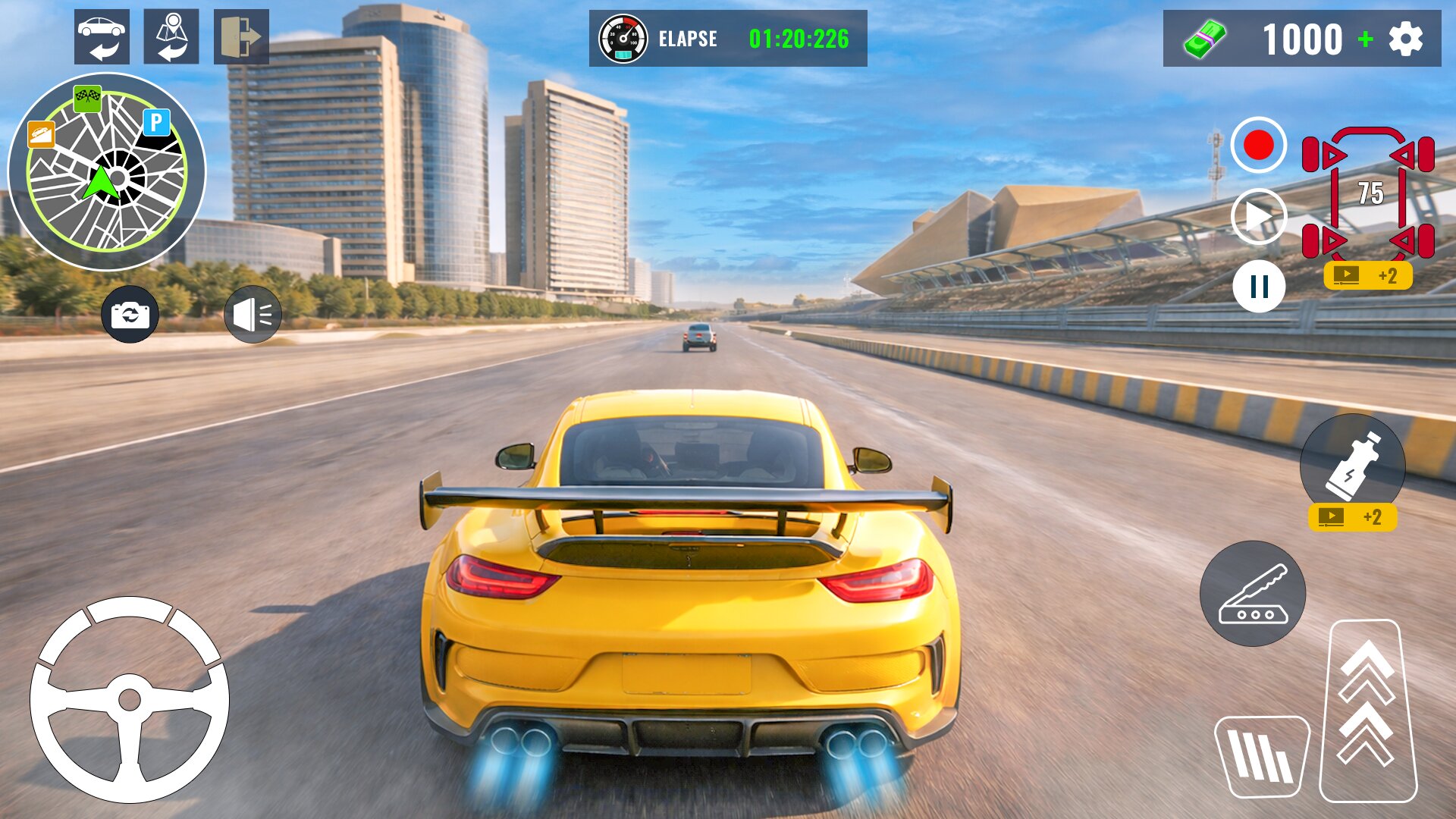Image resolution: width=1456 pixels, height=819 pixels.
Task: Open the circular minimap
Action: [x=106, y=171]
